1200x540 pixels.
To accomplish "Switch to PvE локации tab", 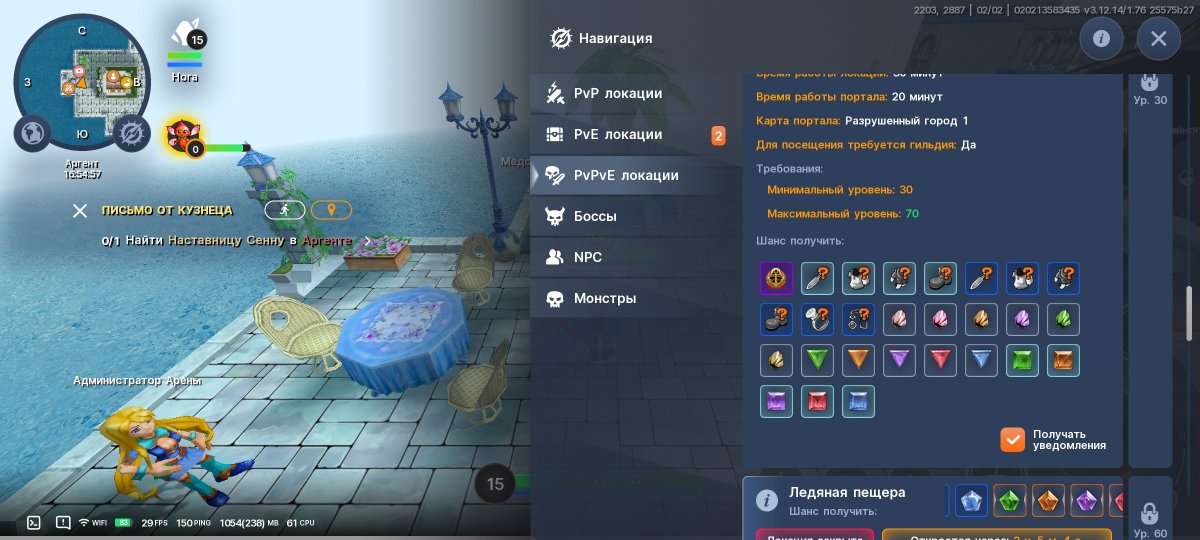I will pos(617,134).
